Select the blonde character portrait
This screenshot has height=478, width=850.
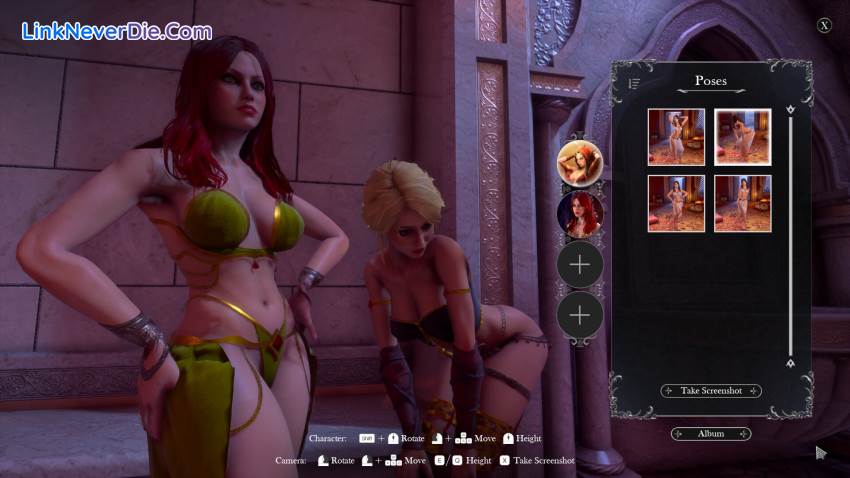[579, 163]
